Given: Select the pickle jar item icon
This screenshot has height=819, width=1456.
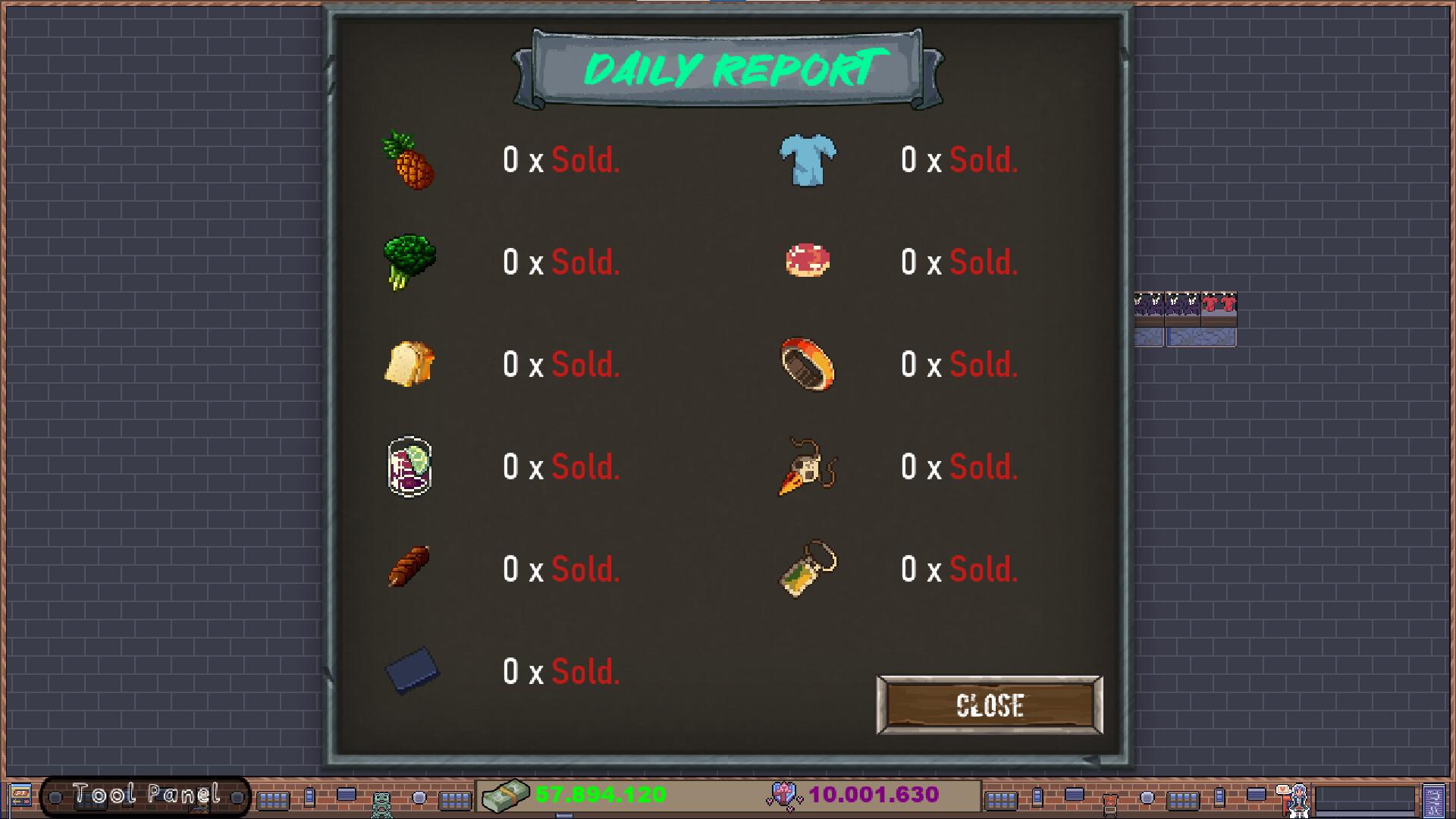Looking at the screenshot, I should pyautogui.click(x=409, y=466).
